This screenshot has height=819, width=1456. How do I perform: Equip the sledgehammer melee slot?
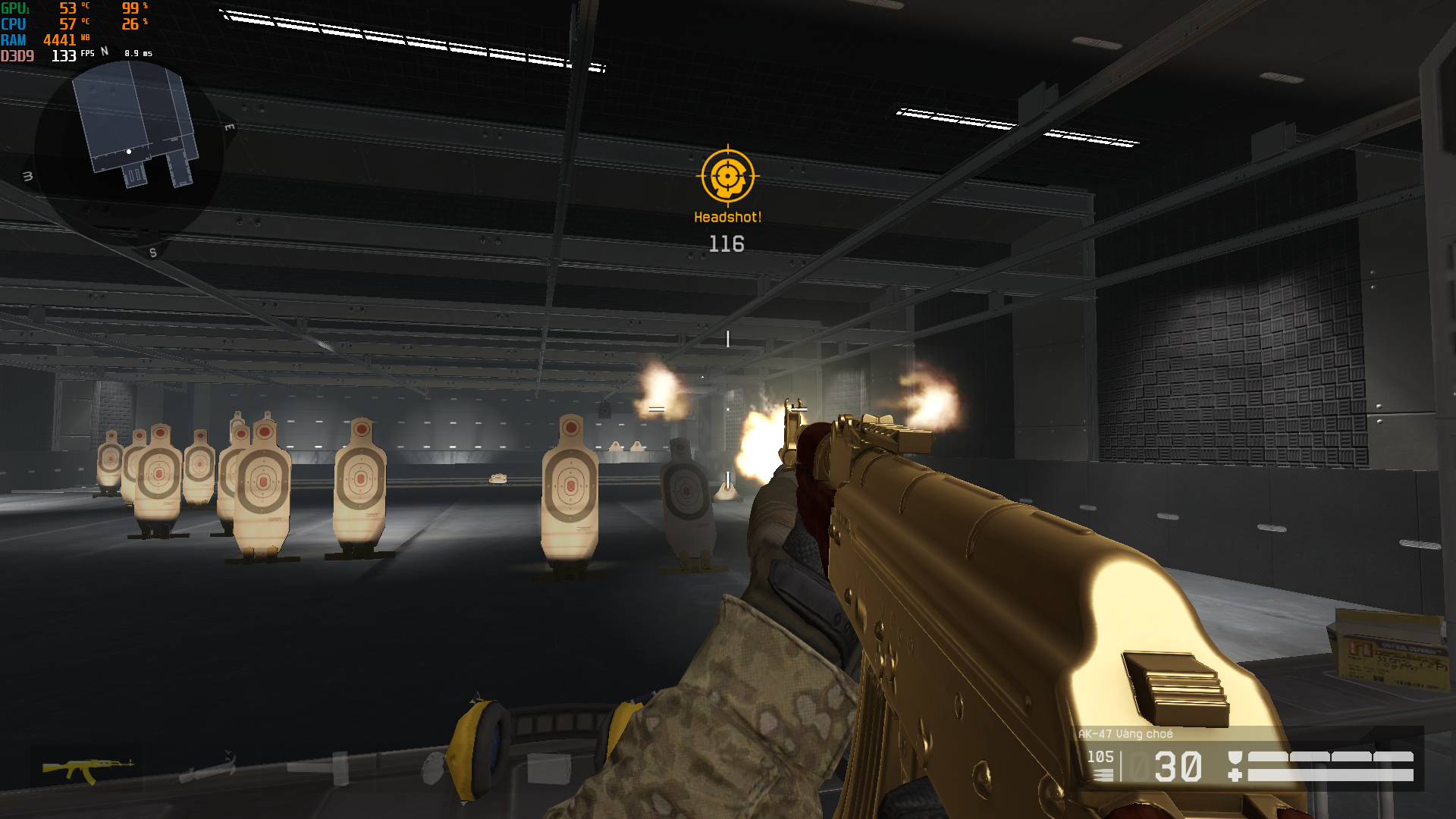pyautogui.click(x=320, y=767)
